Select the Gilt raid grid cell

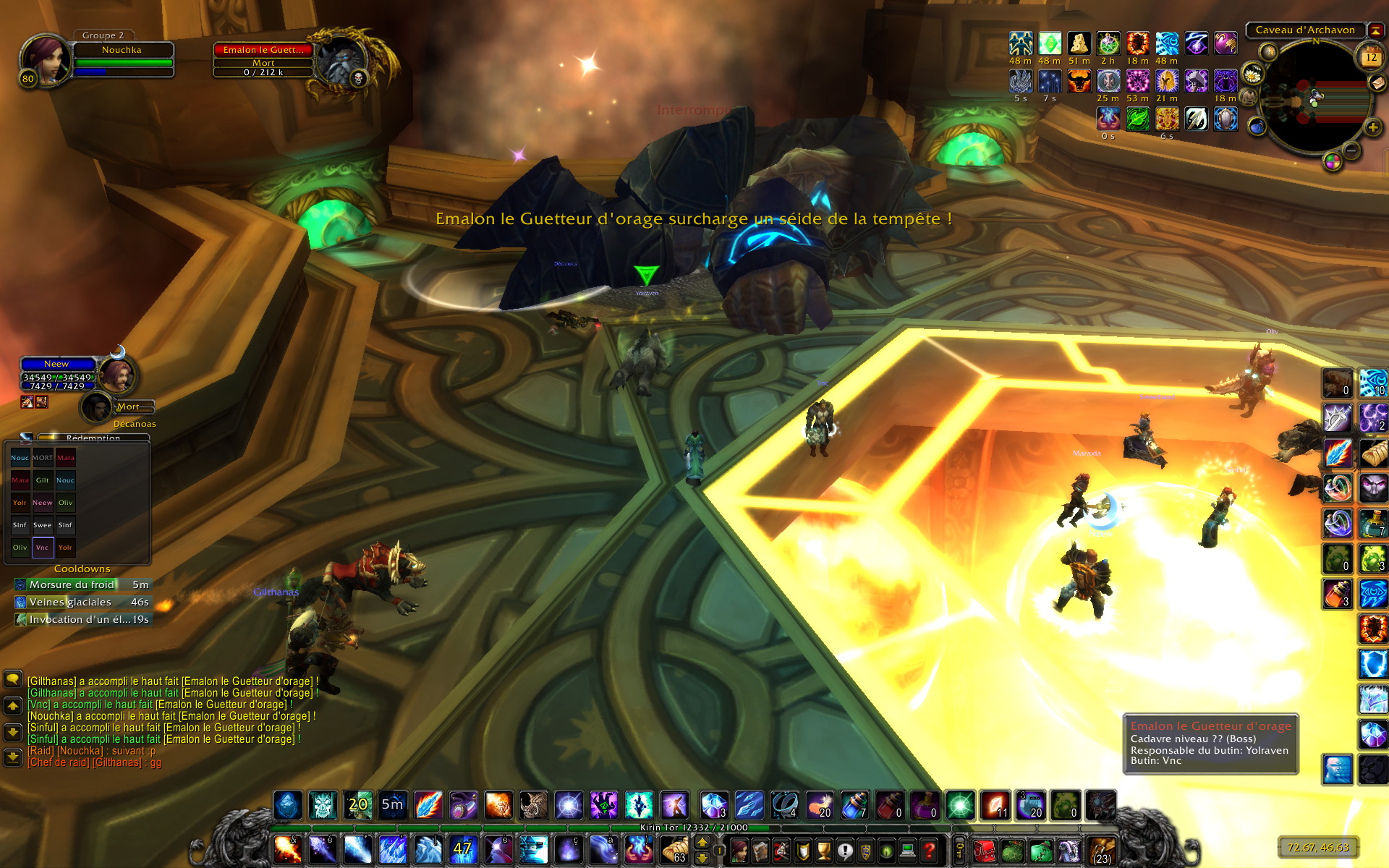43,480
